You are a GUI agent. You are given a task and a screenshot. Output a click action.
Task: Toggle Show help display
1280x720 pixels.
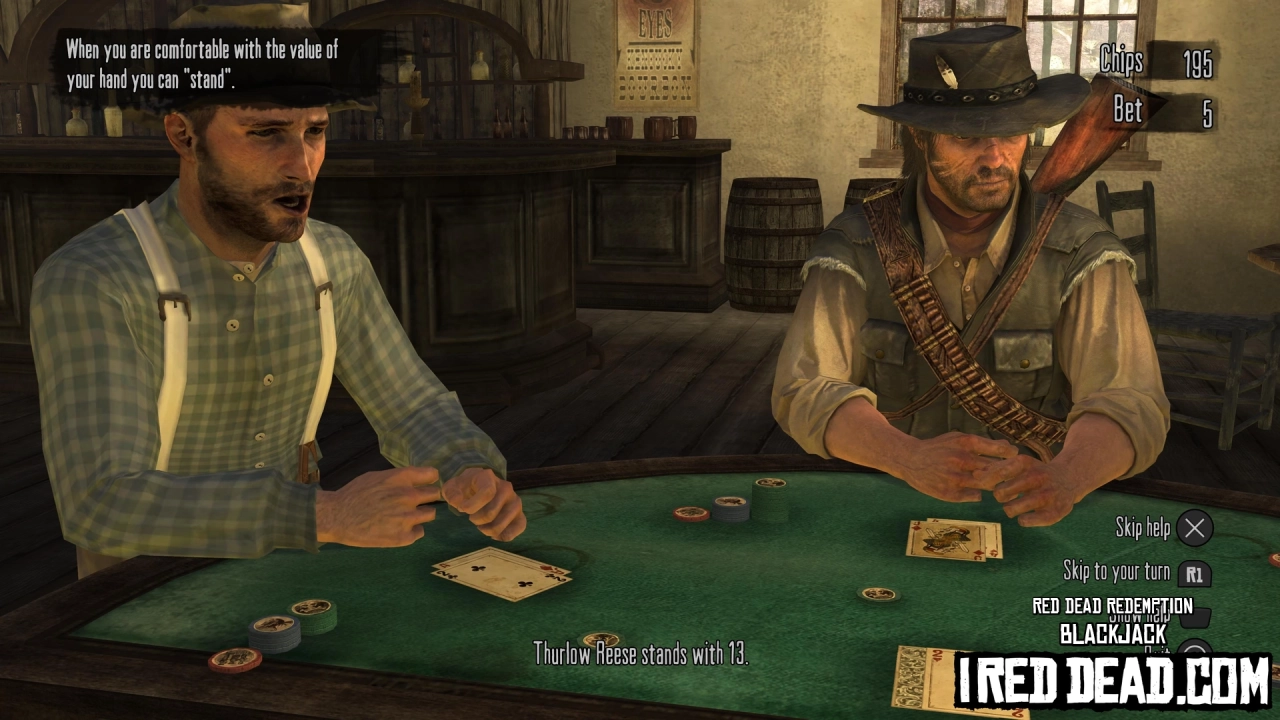click(1140, 616)
